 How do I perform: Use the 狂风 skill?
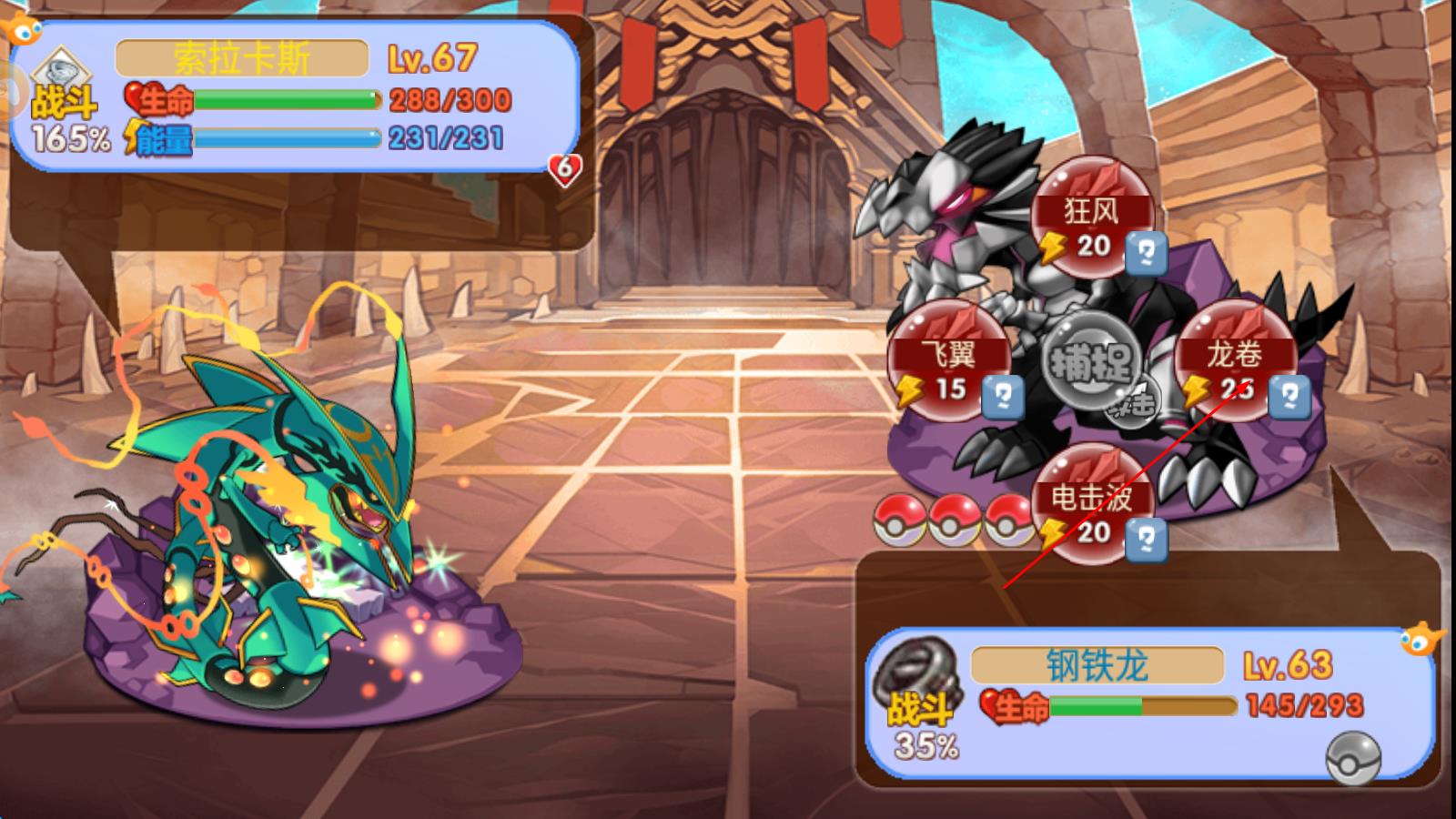point(1091,215)
